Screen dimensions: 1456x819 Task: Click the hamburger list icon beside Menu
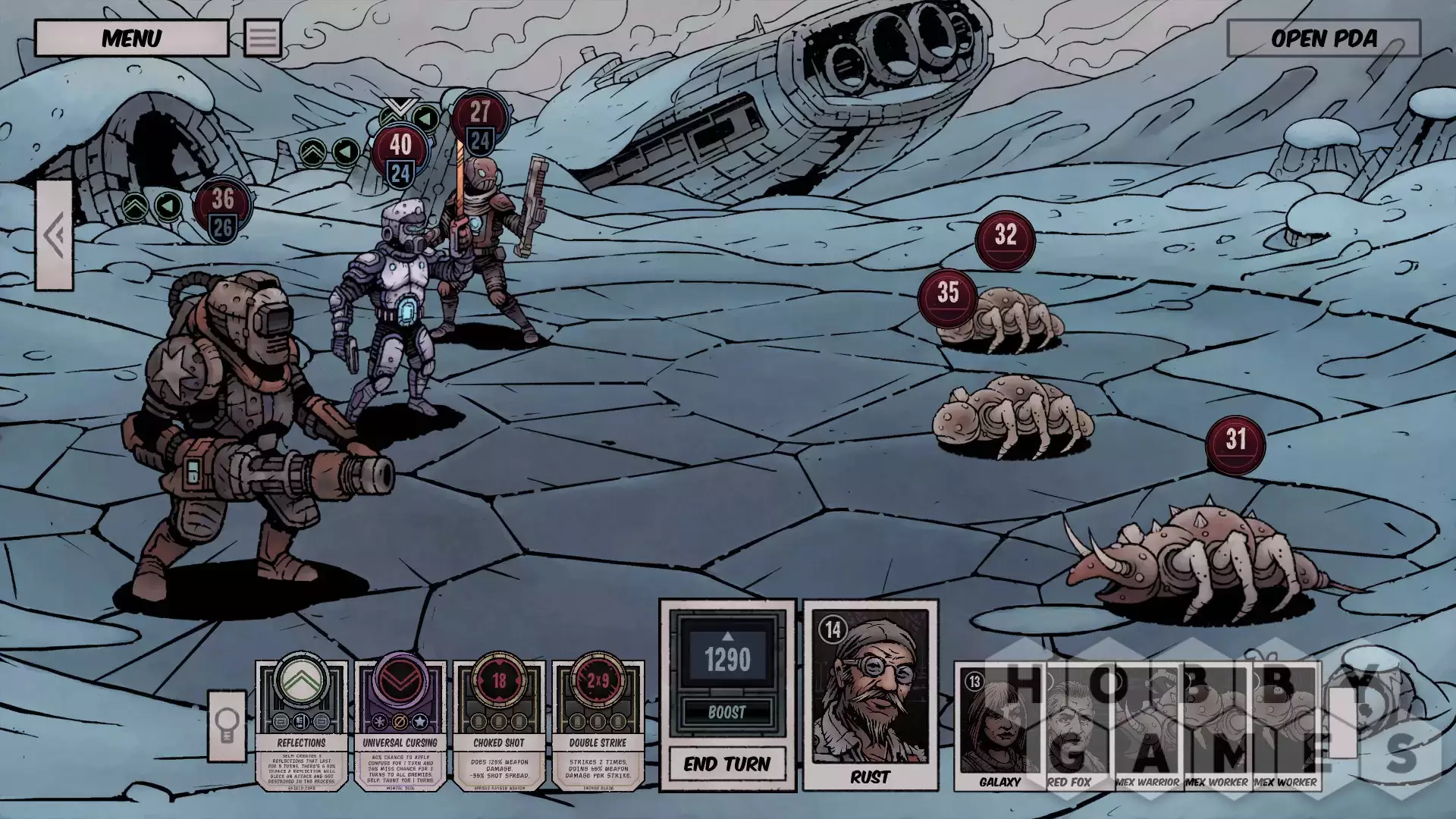[262, 38]
